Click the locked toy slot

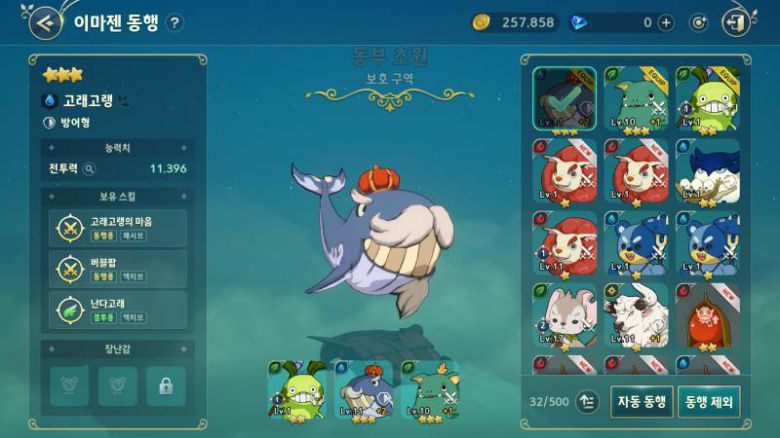point(166,385)
